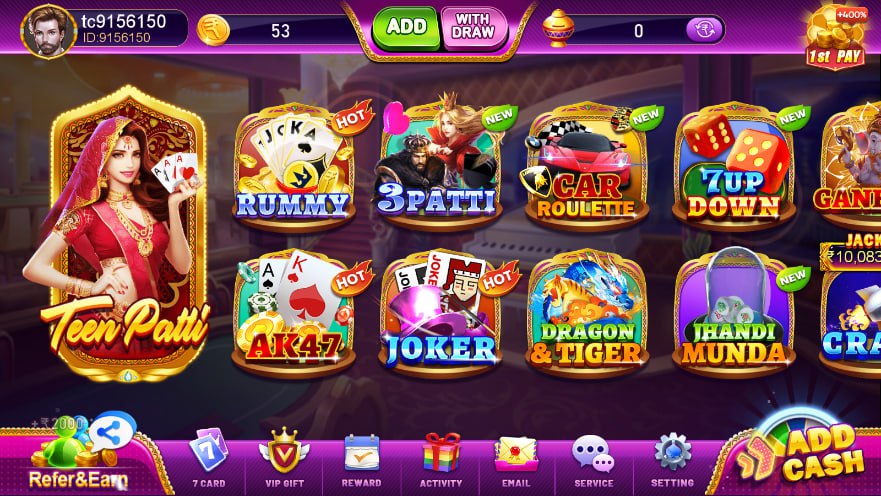Screen dimensions: 881x496
Task: Choose the Car Roulette game
Action: coord(586,168)
